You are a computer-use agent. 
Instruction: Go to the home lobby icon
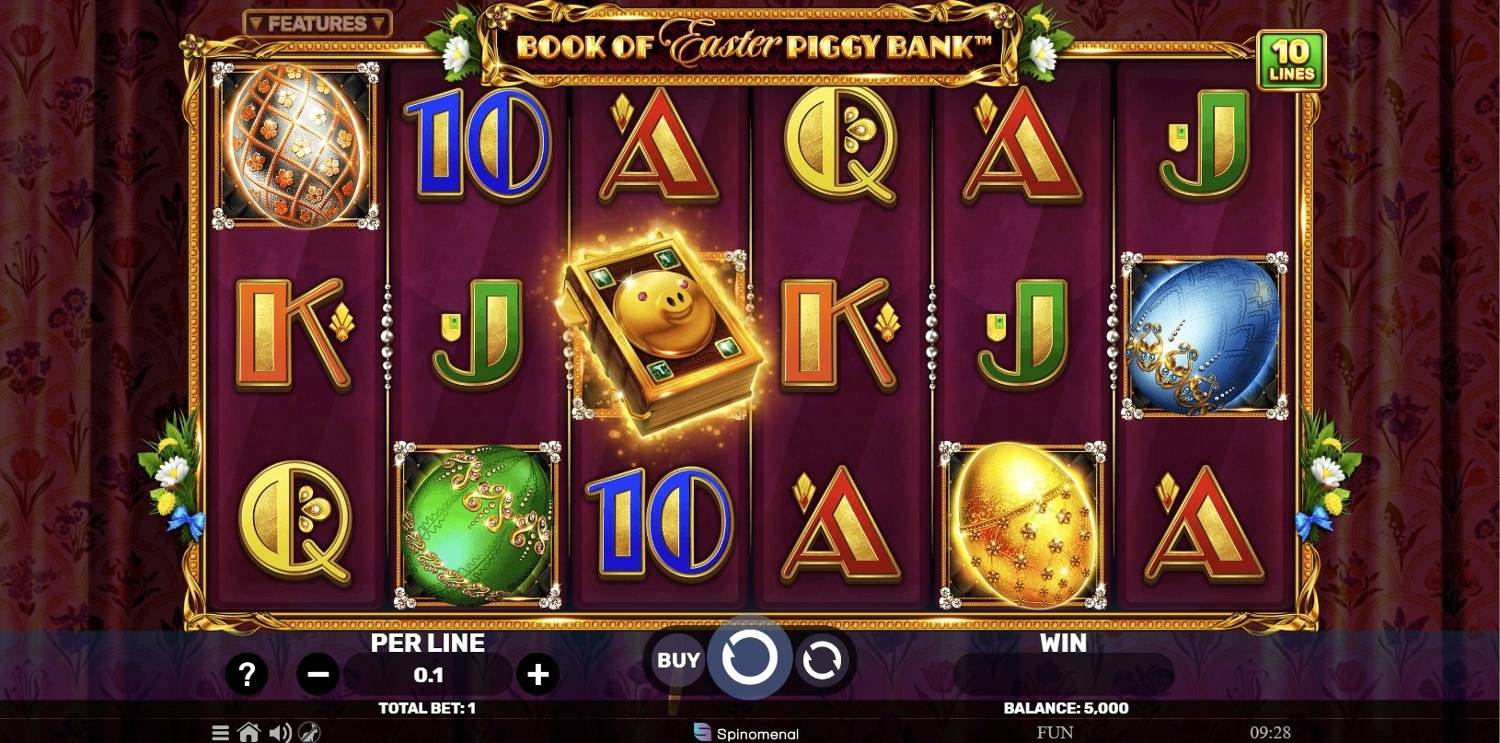click(249, 733)
